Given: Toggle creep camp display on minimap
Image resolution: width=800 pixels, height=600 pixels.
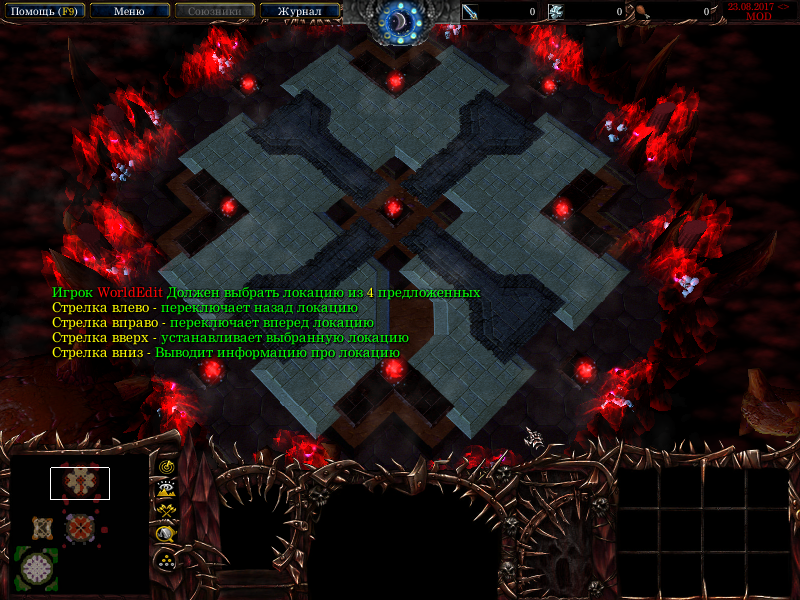Looking at the screenshot, I should pyautogui.click(x=165, y=534).
